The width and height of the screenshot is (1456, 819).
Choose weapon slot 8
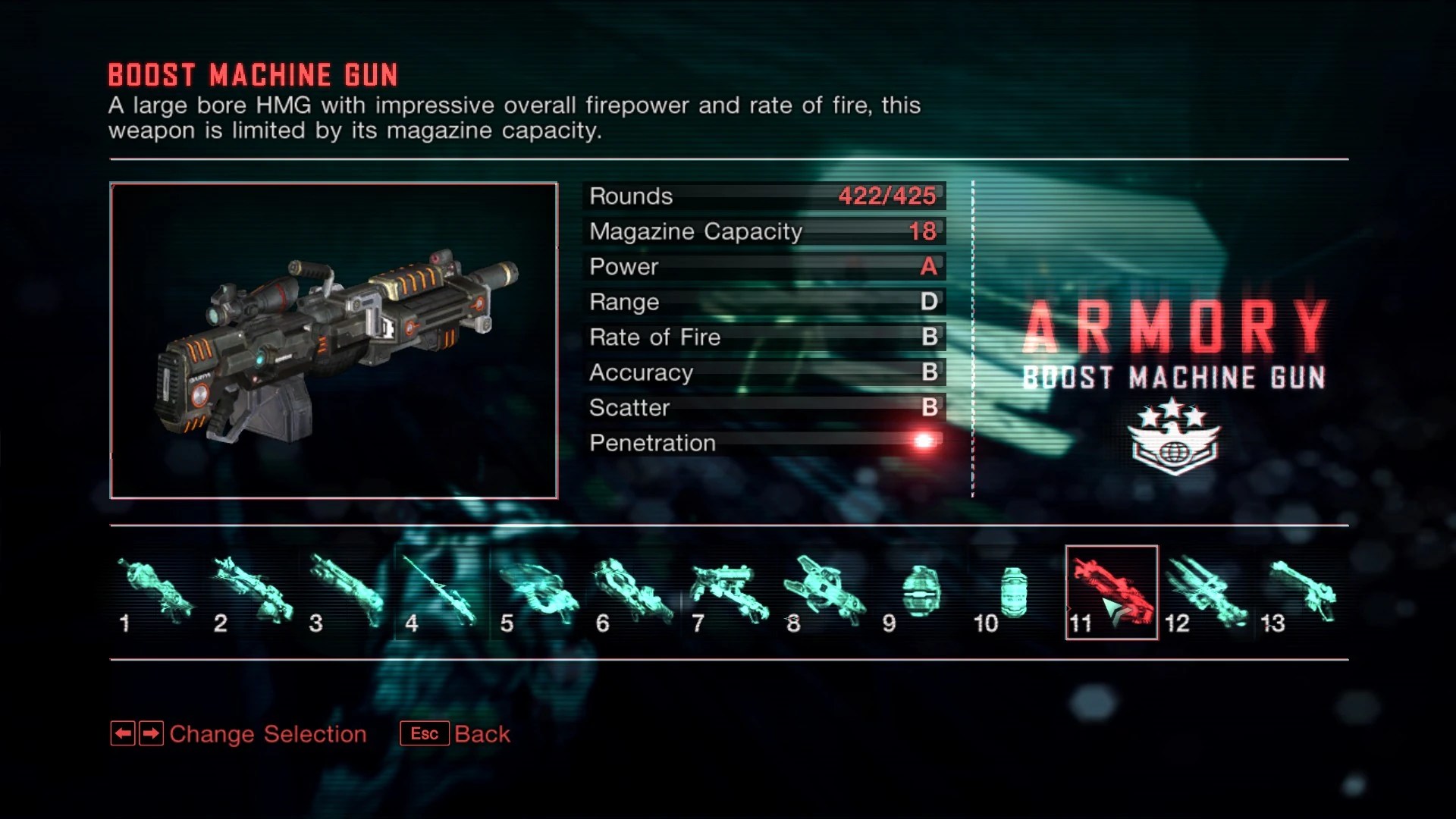click(x=825, y=593)
